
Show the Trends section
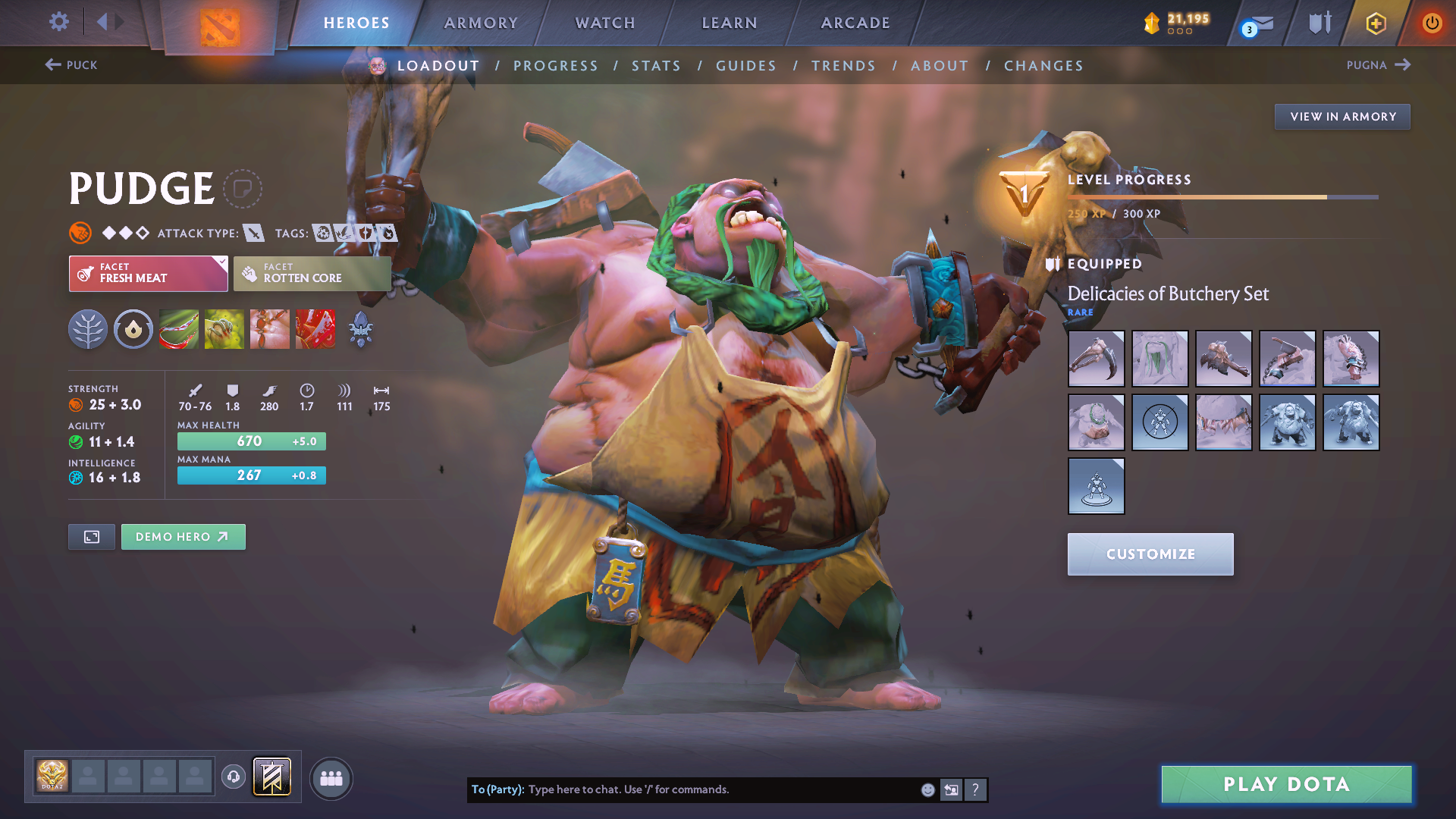[843, 66]
